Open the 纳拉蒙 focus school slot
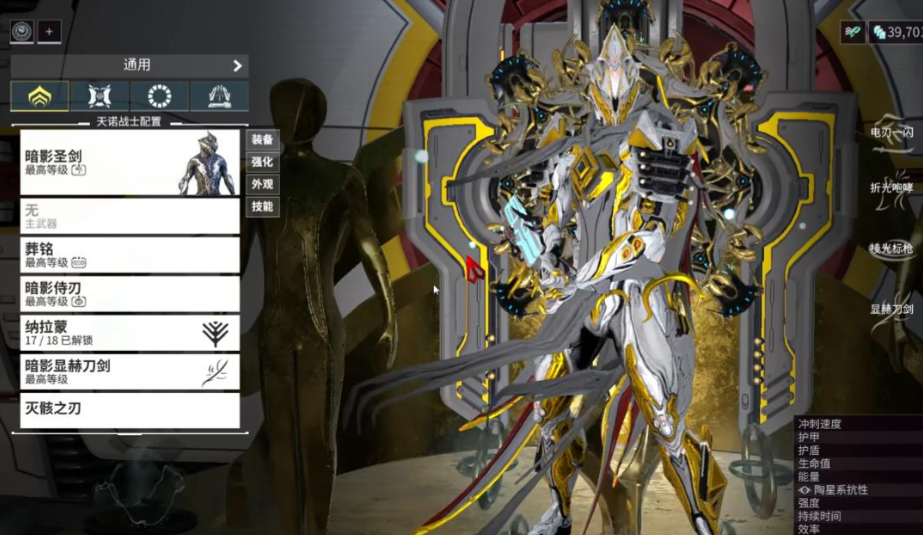 (x=130, y=333)
